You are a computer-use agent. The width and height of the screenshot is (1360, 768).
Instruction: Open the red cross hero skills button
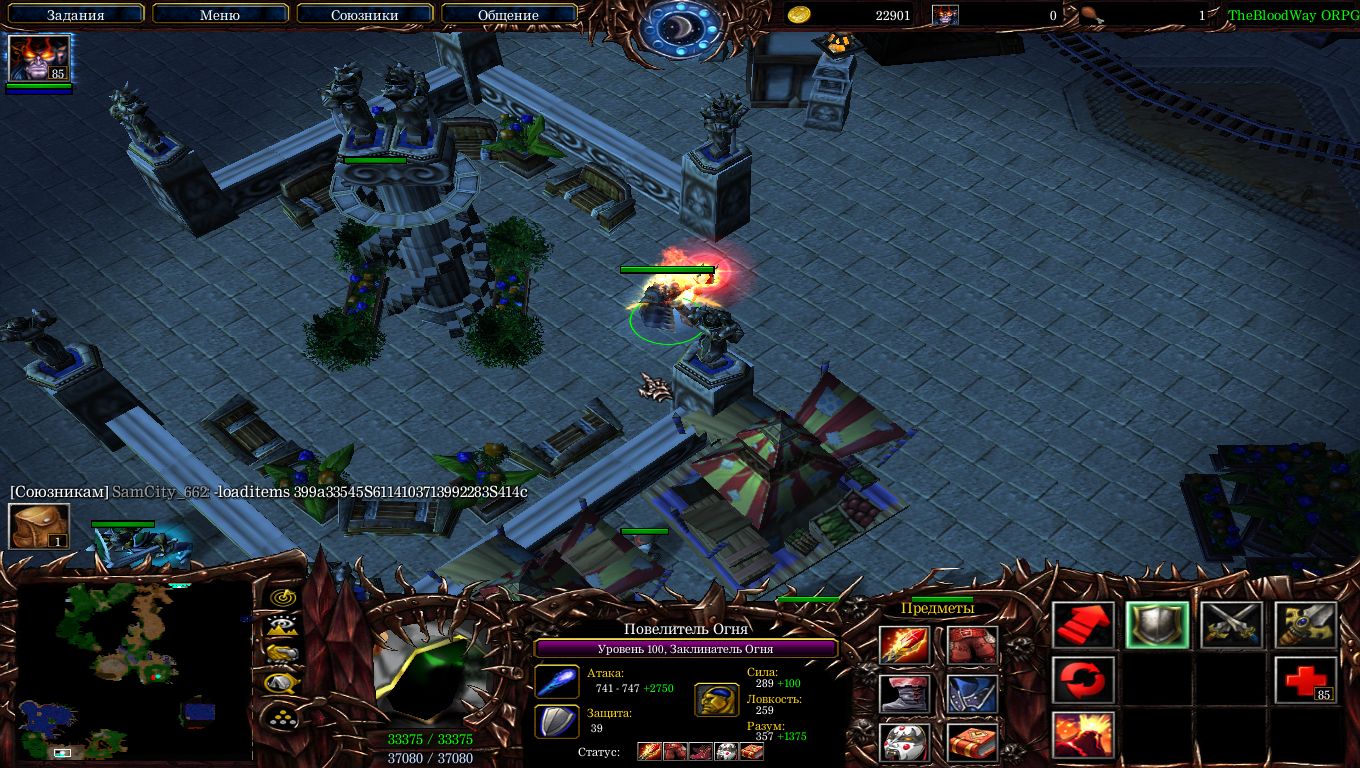(1306, 681)
